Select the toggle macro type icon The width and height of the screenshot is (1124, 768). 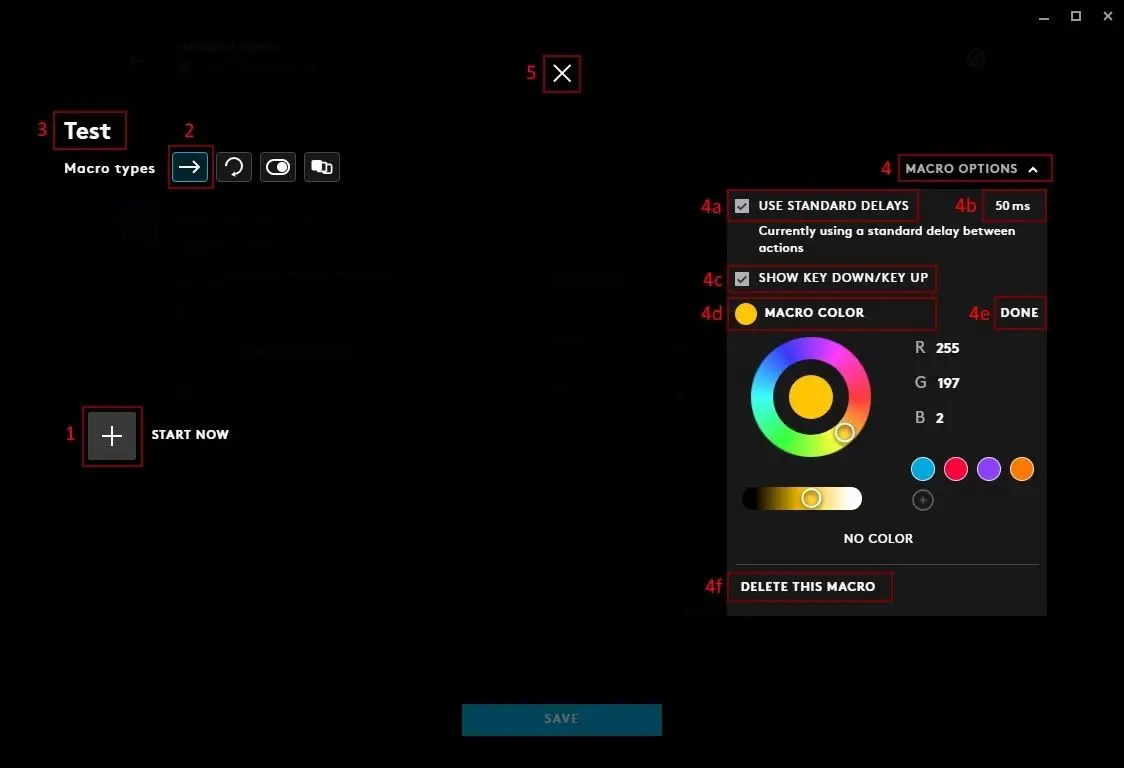(278, 167)
